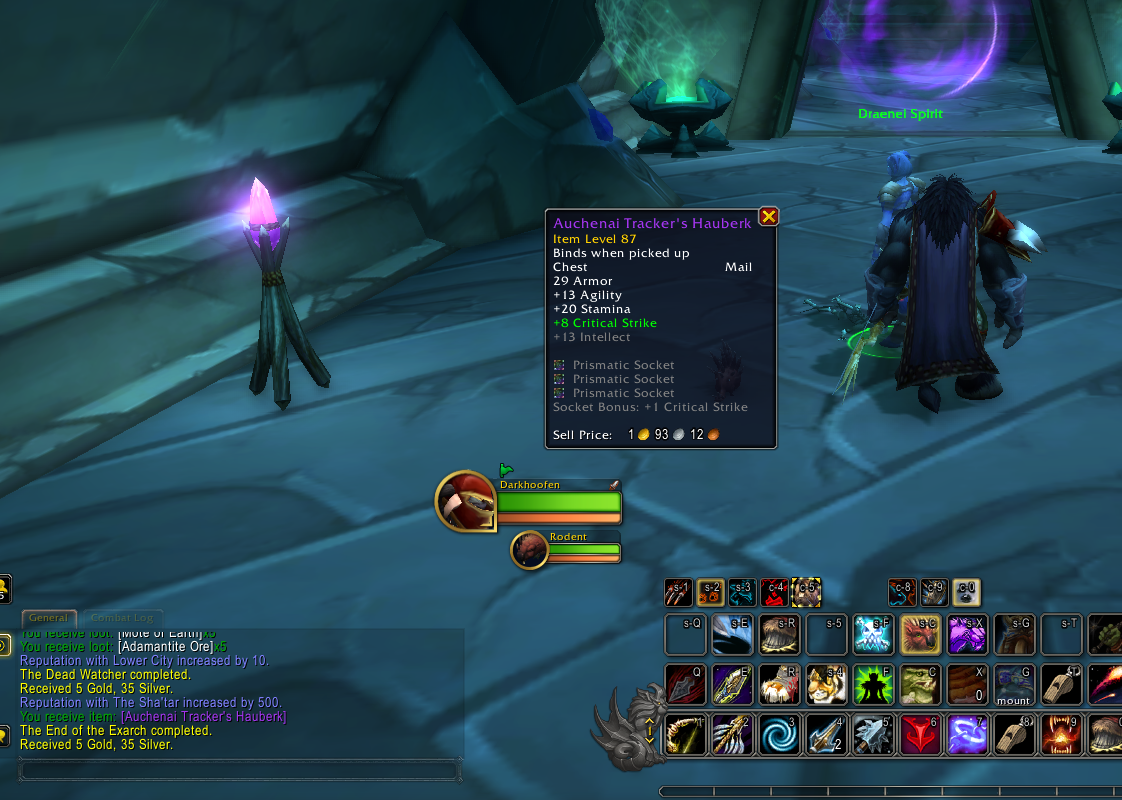Viewport: 1122px width, 800px height.
Task: Trigger the fiery fanged maw ability on key 9
Action: tap(1061, 734)
